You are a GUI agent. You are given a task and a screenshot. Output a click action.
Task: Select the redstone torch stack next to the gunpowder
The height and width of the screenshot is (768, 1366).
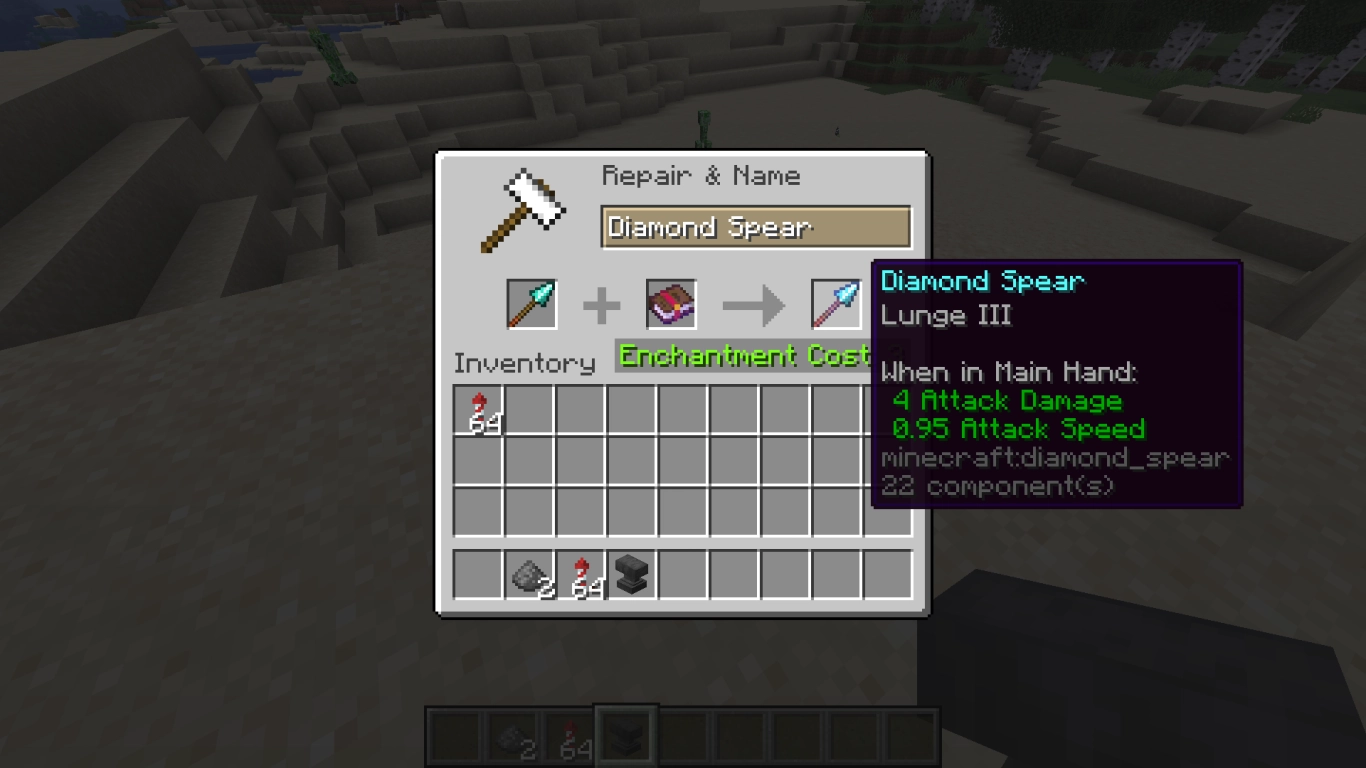tap(579, 575)
